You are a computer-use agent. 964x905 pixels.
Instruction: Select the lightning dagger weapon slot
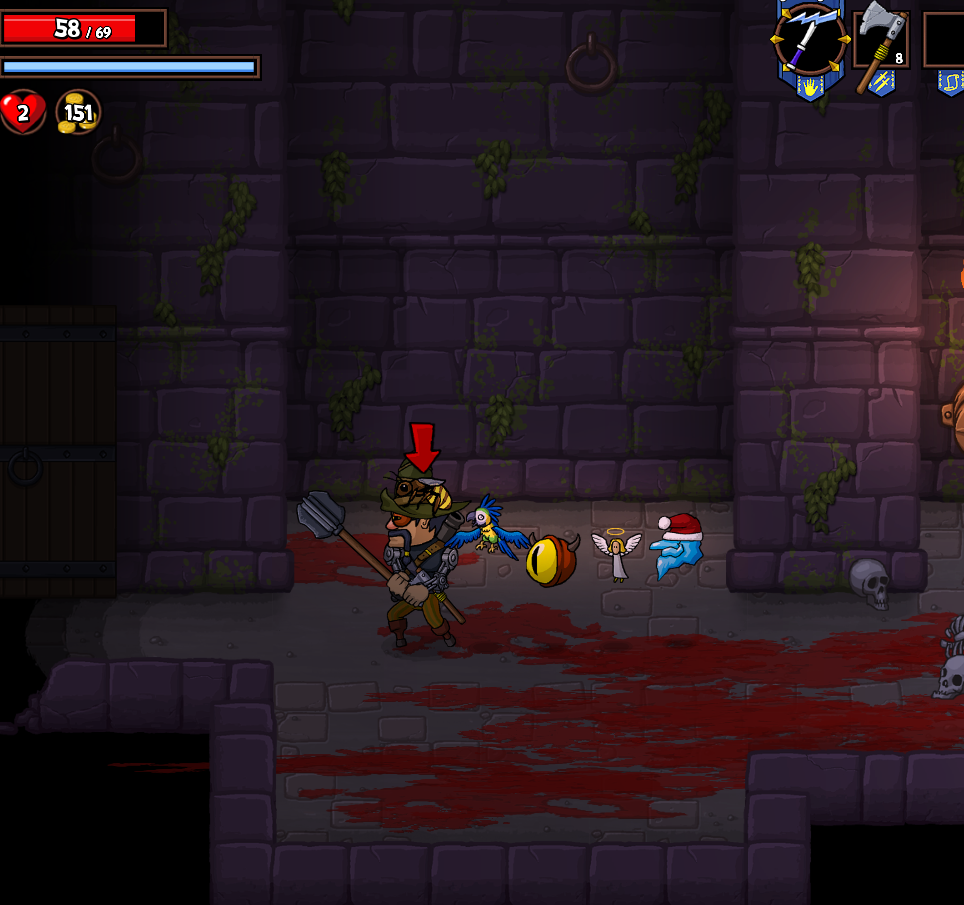[810, 40]
